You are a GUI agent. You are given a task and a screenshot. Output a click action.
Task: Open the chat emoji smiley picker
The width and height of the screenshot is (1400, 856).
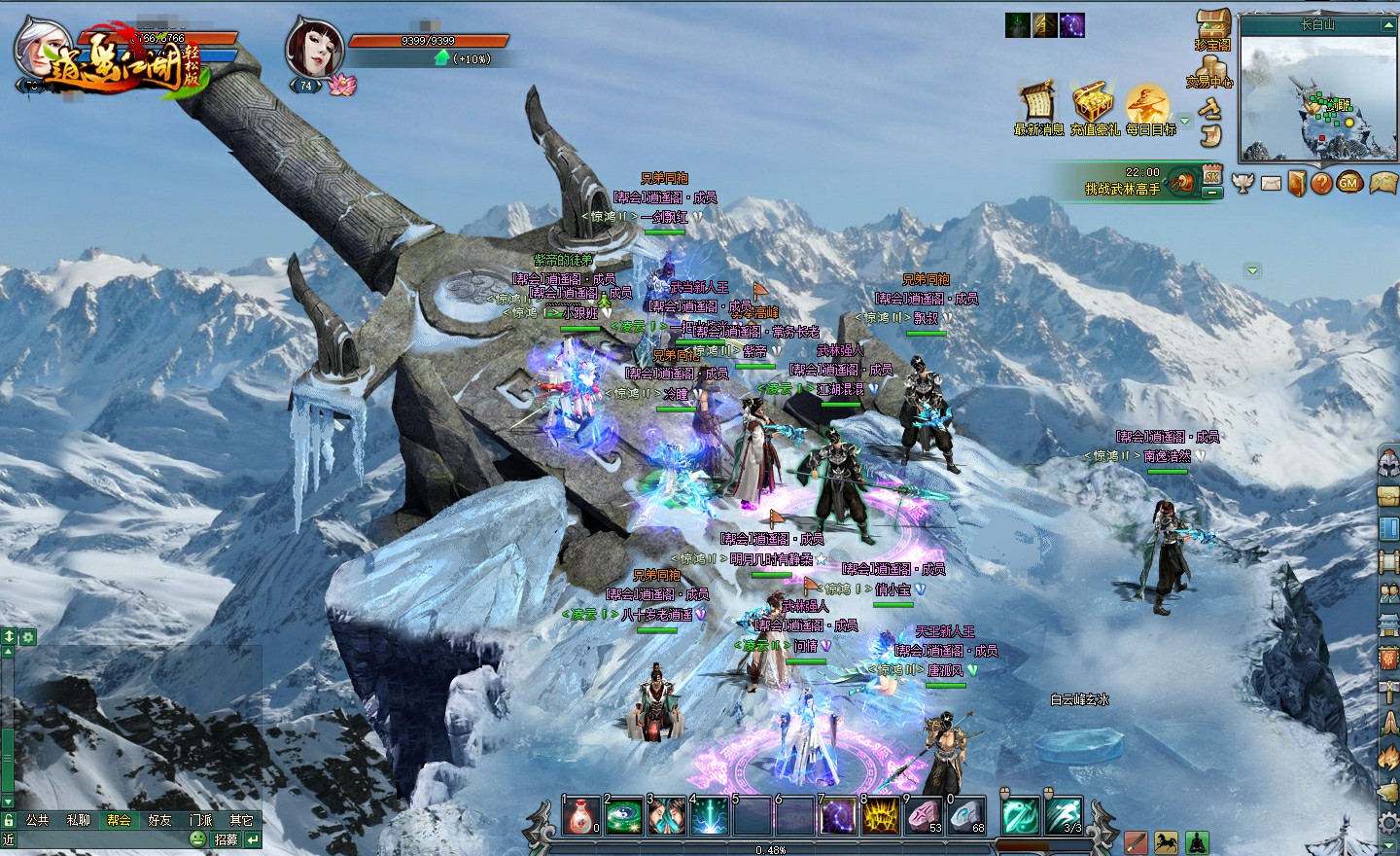pyautogui.click(x=197, y=839)
